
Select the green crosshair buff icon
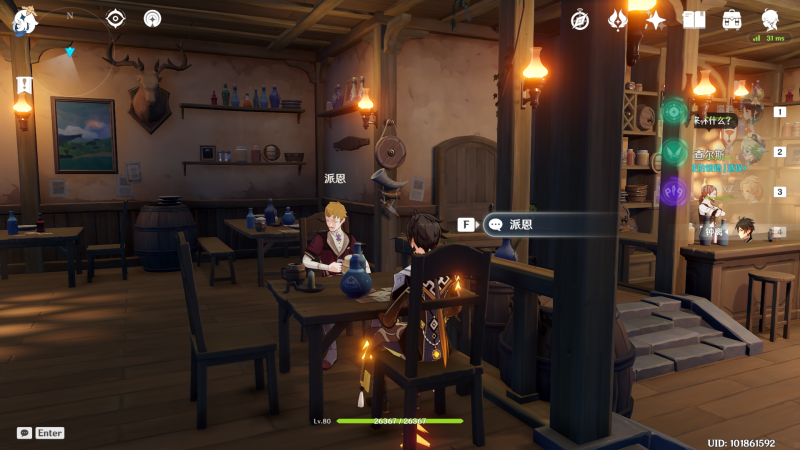675,112
